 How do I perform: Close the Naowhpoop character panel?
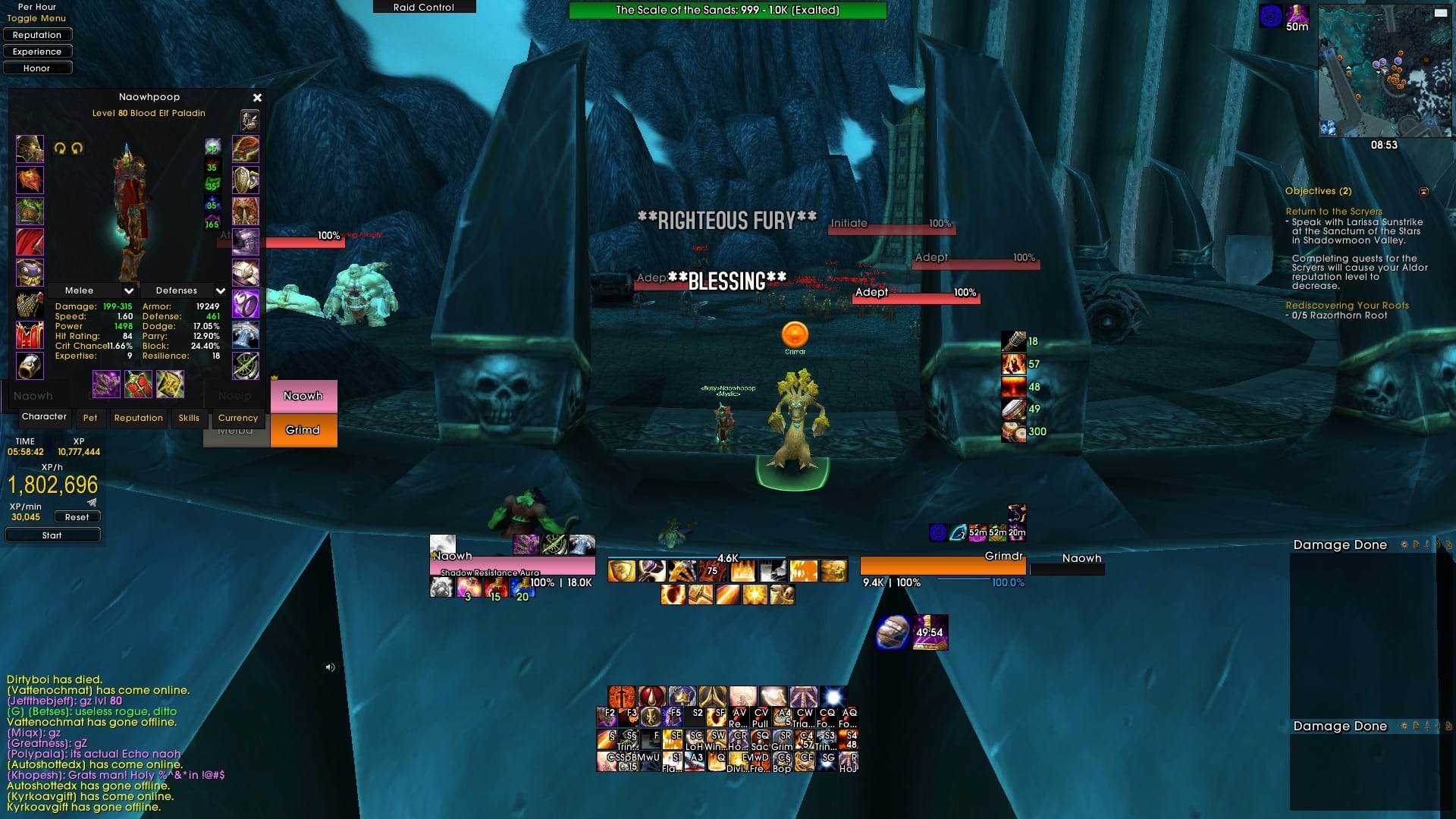tap(257, 98)
